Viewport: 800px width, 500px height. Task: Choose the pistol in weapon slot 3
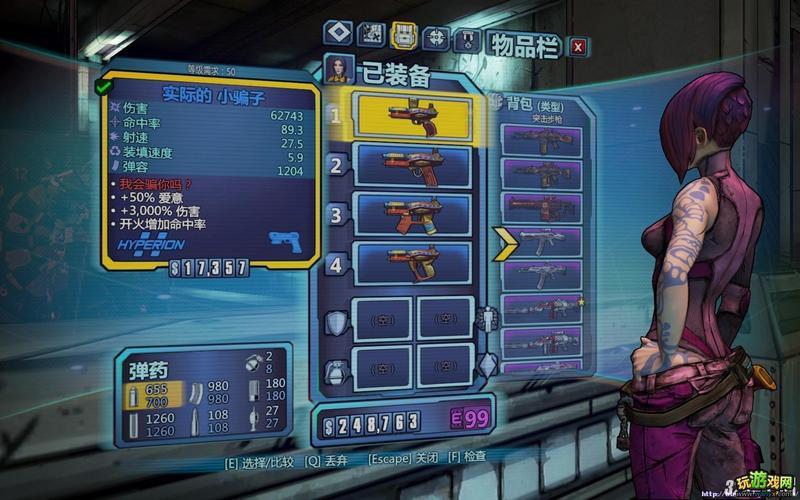(414, 214)
